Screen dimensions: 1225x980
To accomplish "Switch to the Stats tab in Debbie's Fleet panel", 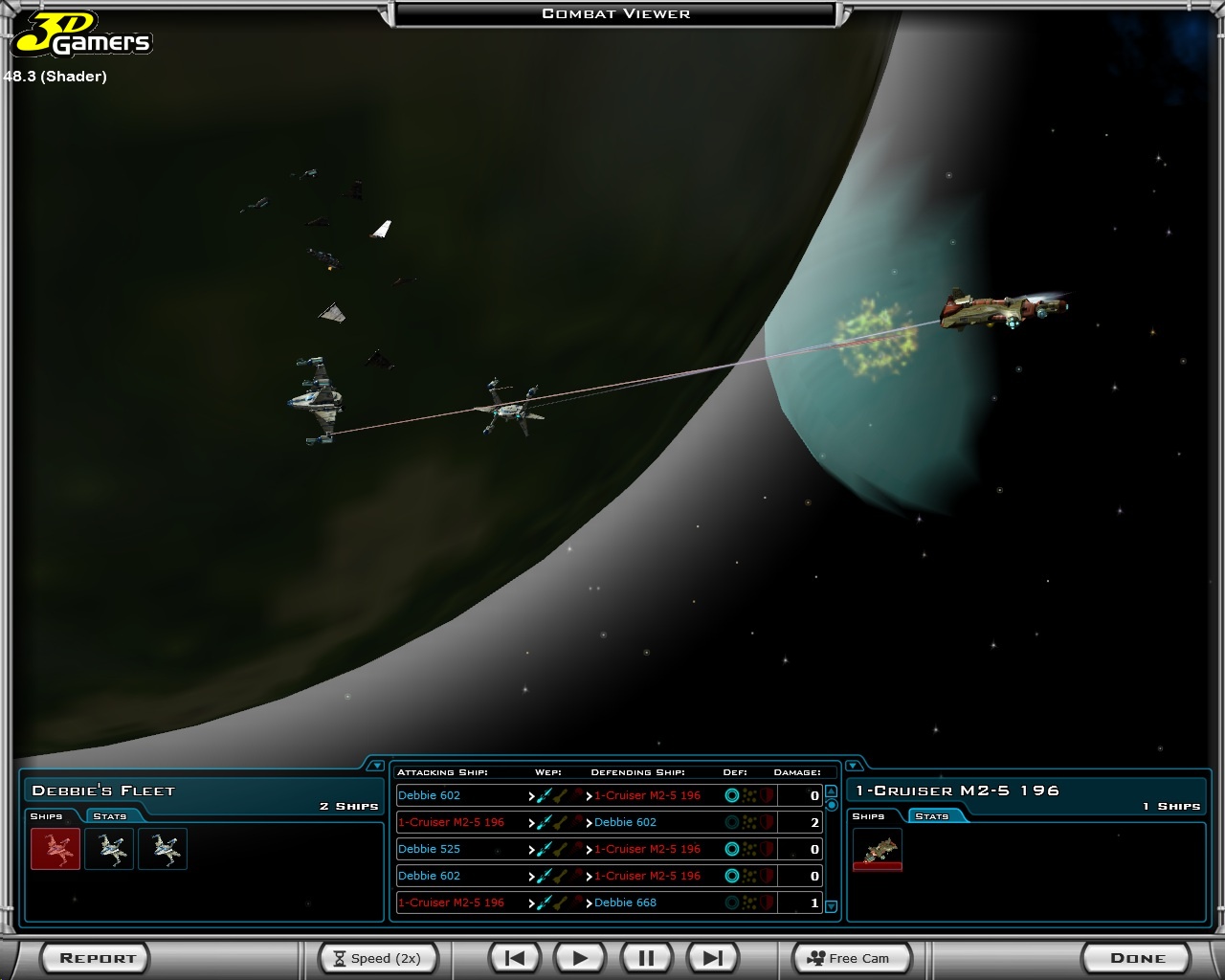I will [109, 816].
